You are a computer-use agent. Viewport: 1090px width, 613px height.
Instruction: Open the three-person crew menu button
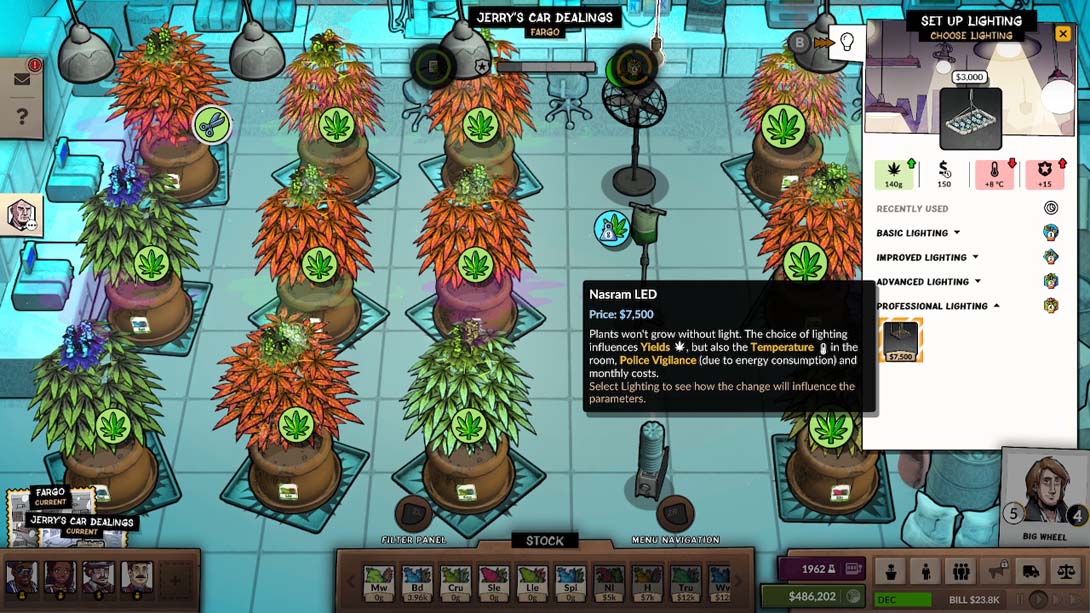click(x=961, y=571)
